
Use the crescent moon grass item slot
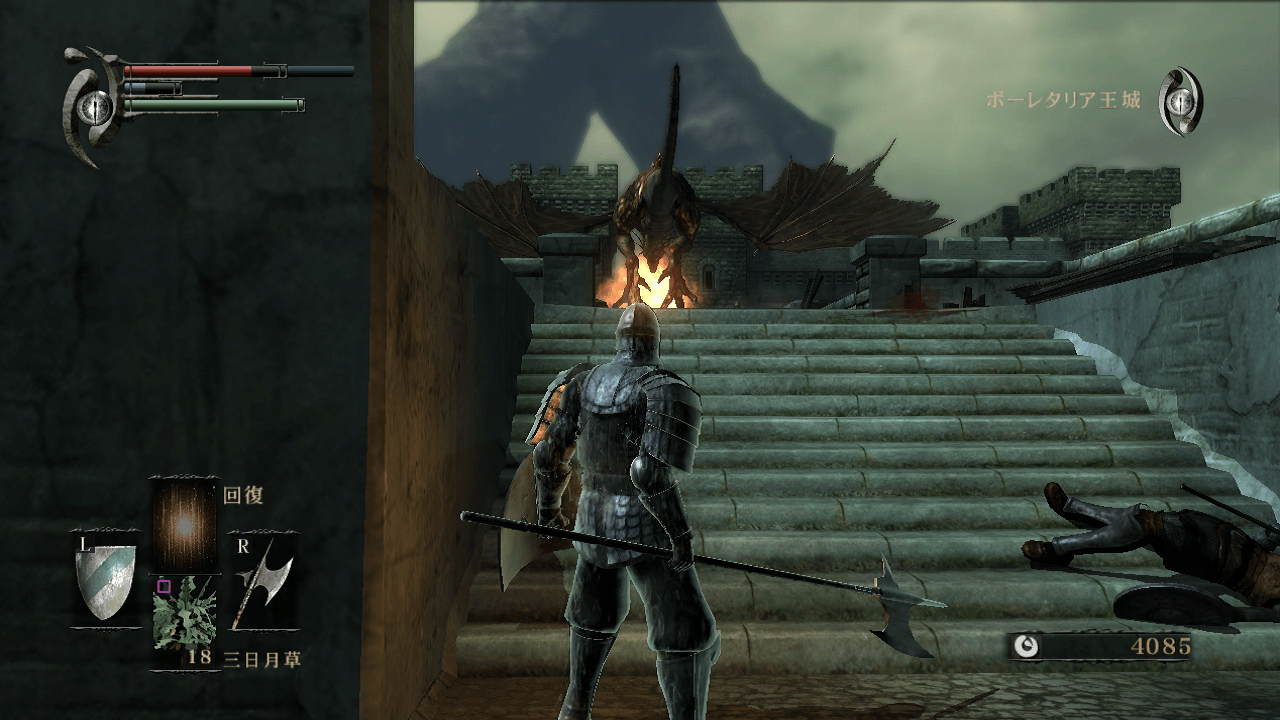pos(185,618)
